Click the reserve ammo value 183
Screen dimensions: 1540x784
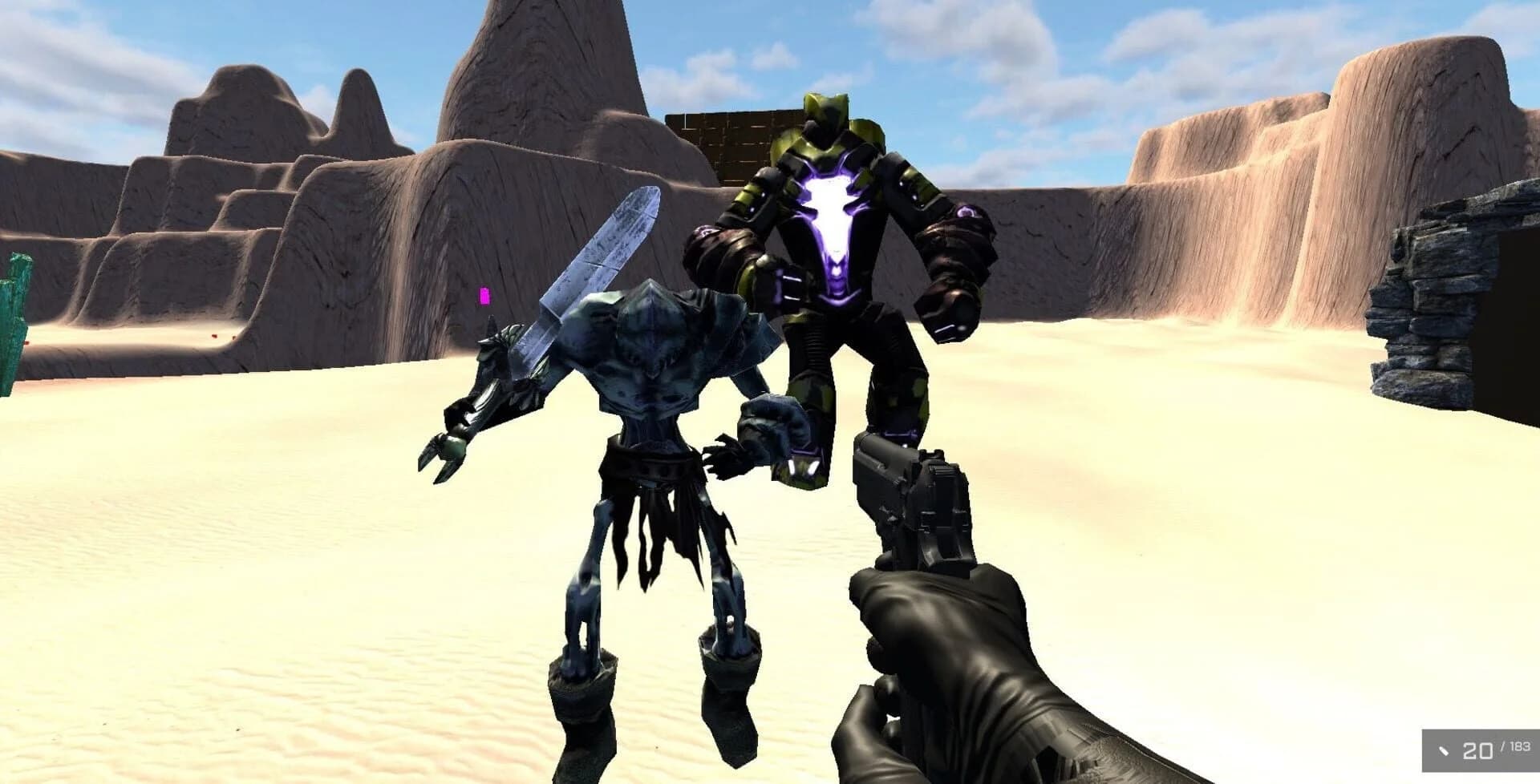1520,748
